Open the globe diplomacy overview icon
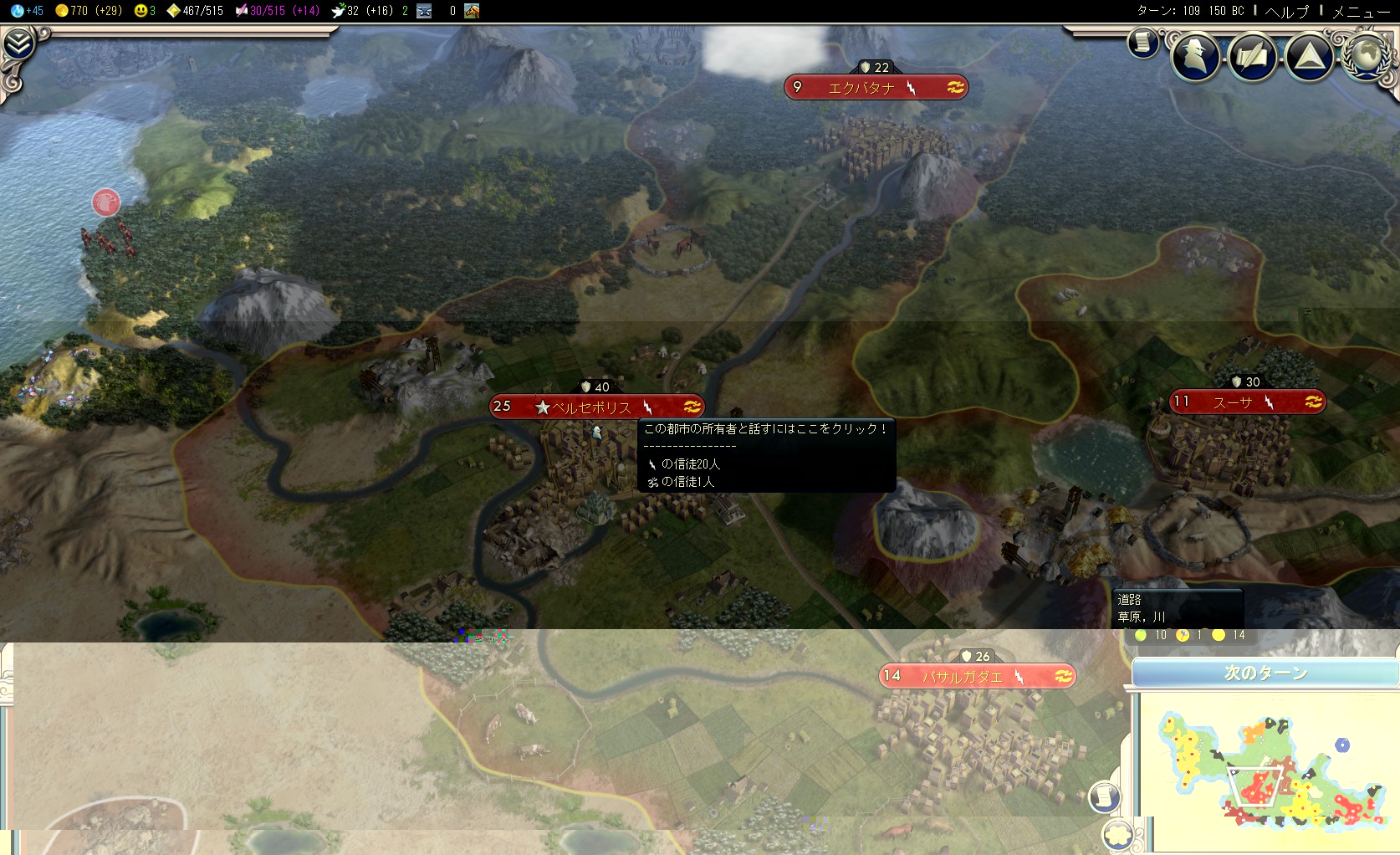The height and width of the screenshot is (855, 1400). point(1367,56)
